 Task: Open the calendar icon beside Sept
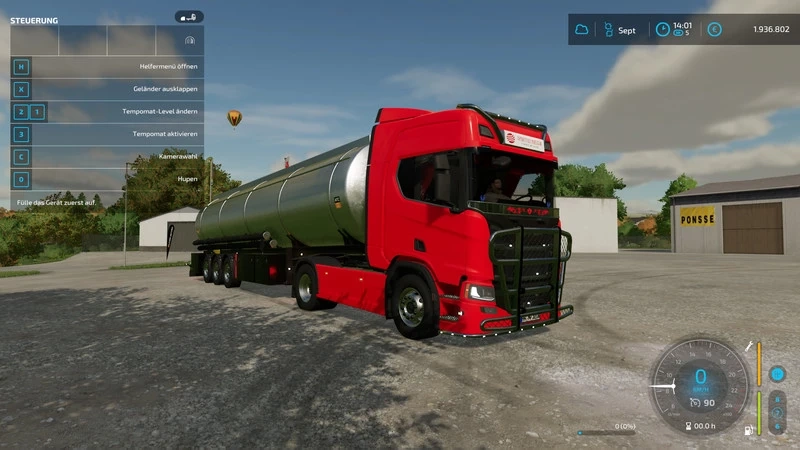click(x=607, y=30)
